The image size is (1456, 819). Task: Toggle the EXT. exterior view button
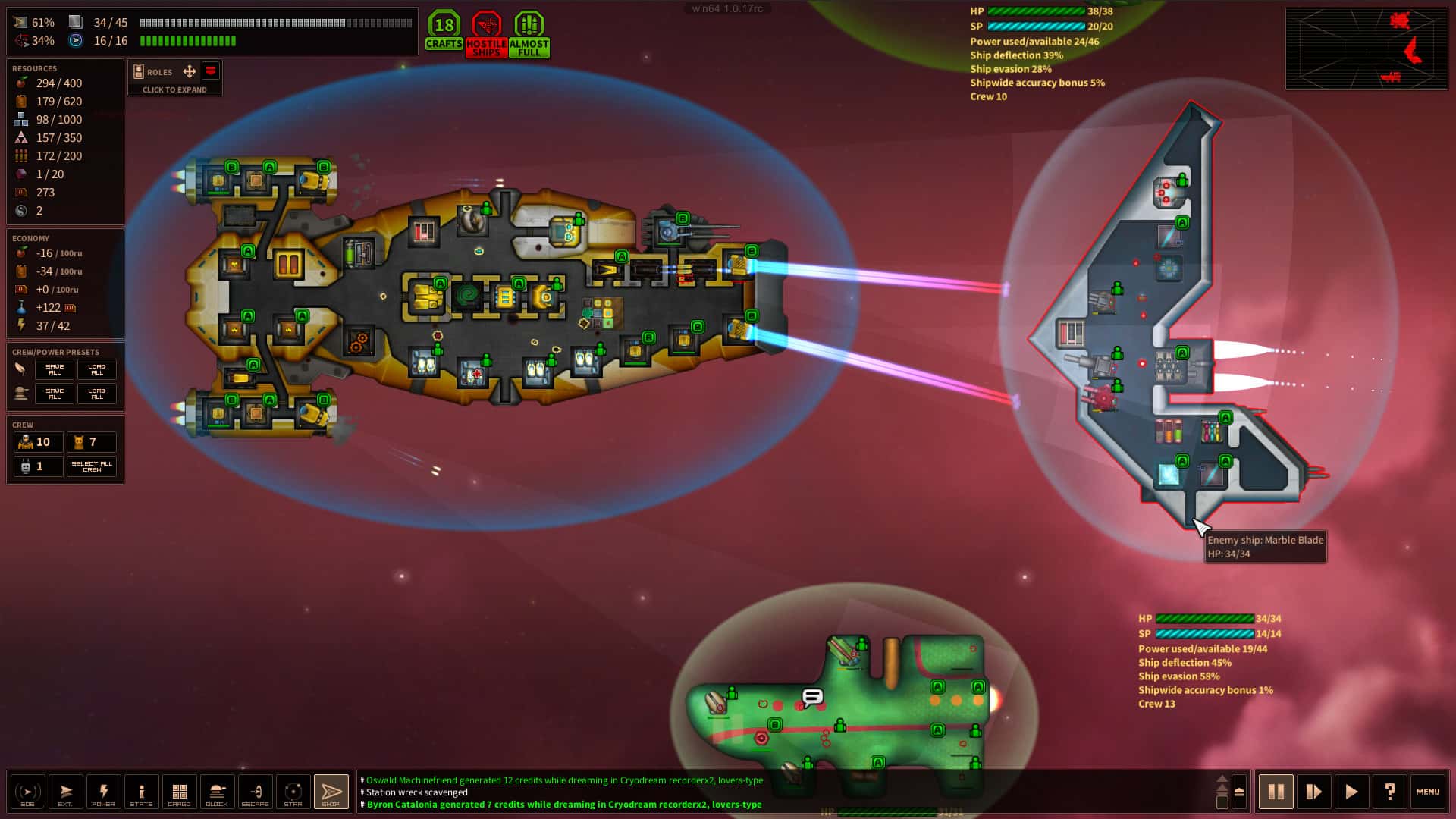click(65, 792)
